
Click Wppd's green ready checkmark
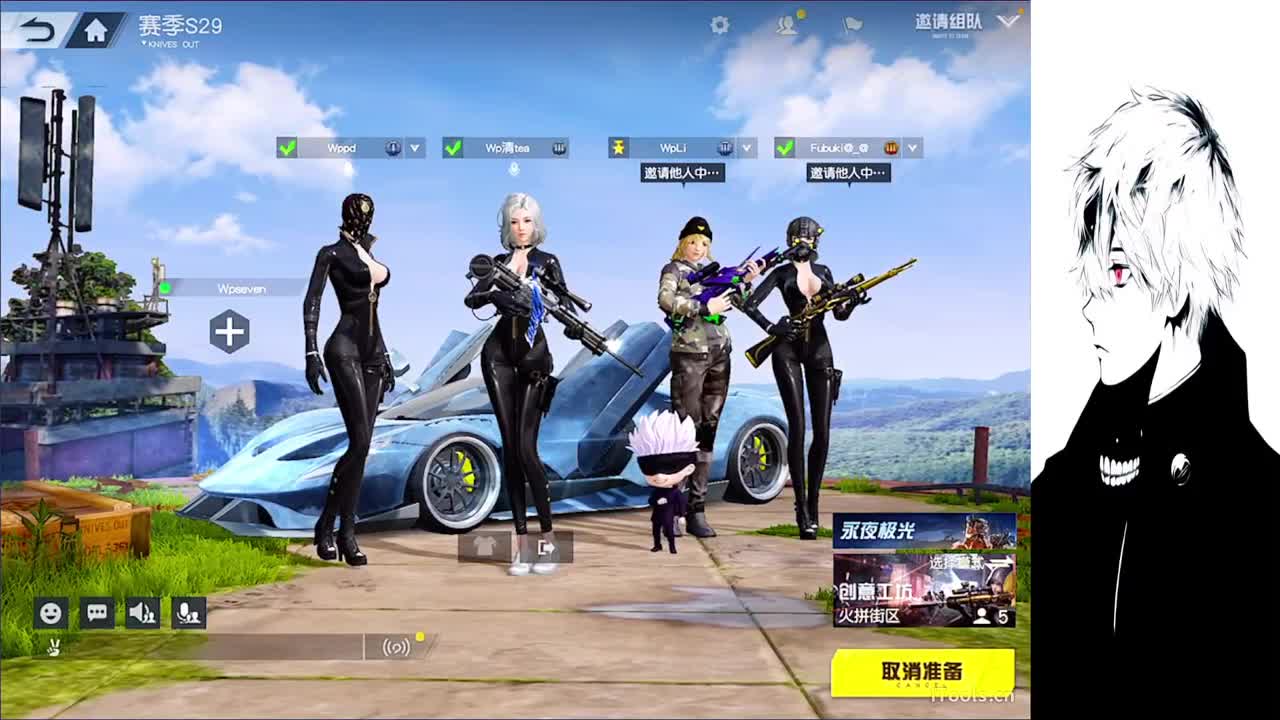coord(286,147)
